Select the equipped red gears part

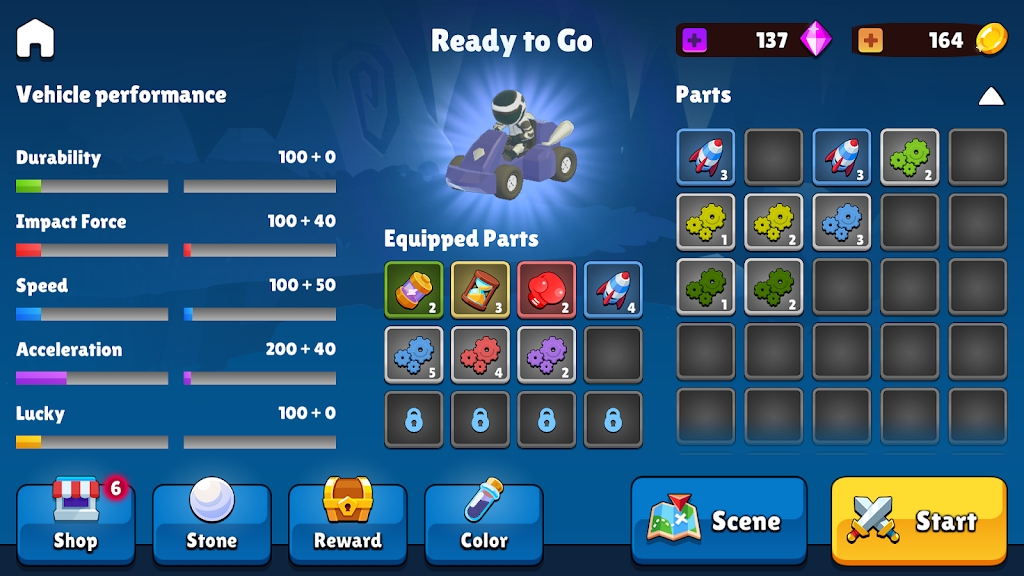(480, 355)
